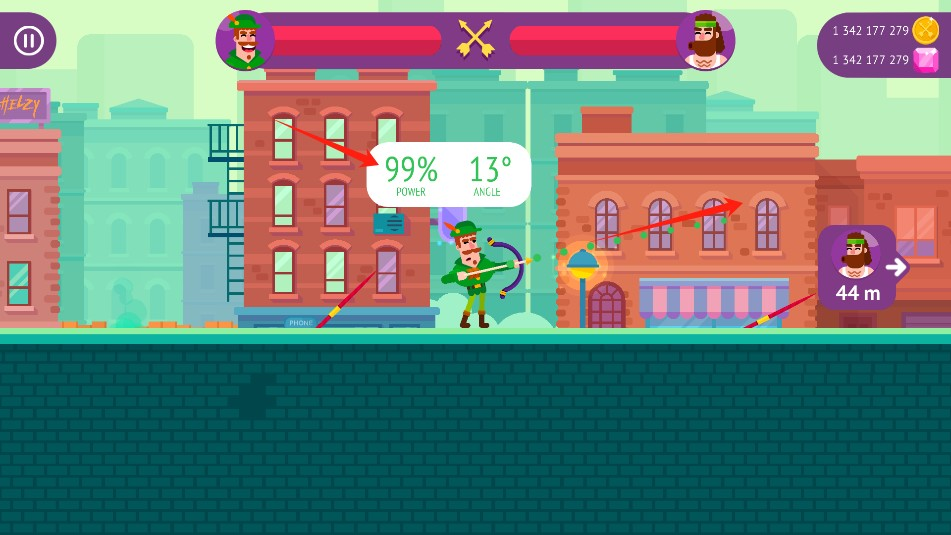Tap the pink gem currency icon
Viewport: 951px width, 535px height.
[926, 60]
